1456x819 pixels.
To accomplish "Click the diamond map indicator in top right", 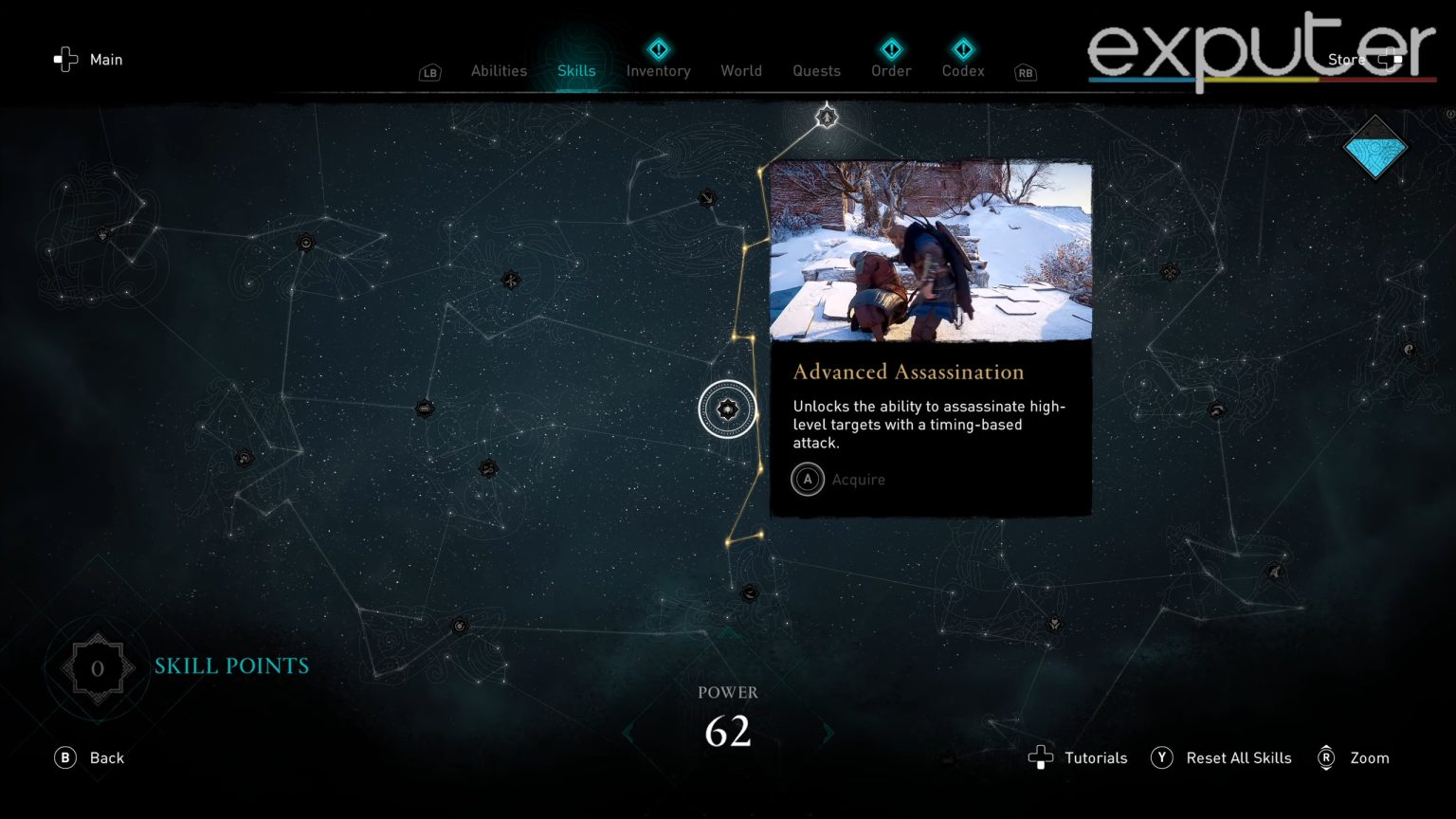I will [1374, 149].
